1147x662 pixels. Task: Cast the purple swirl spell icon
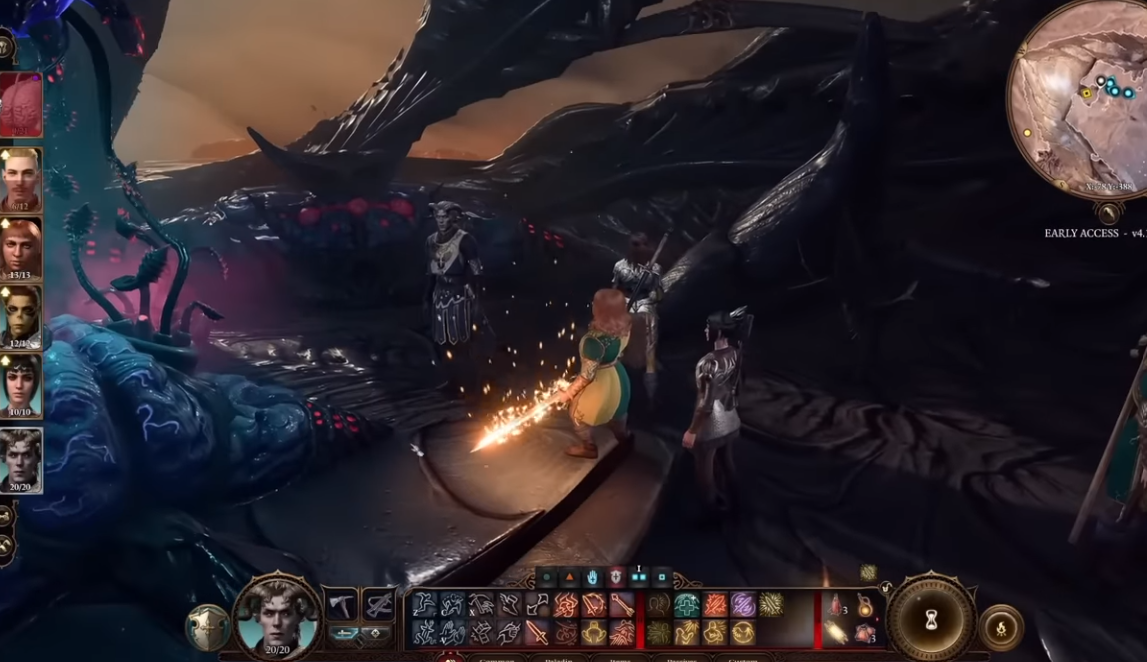click(x=742, y=605)
